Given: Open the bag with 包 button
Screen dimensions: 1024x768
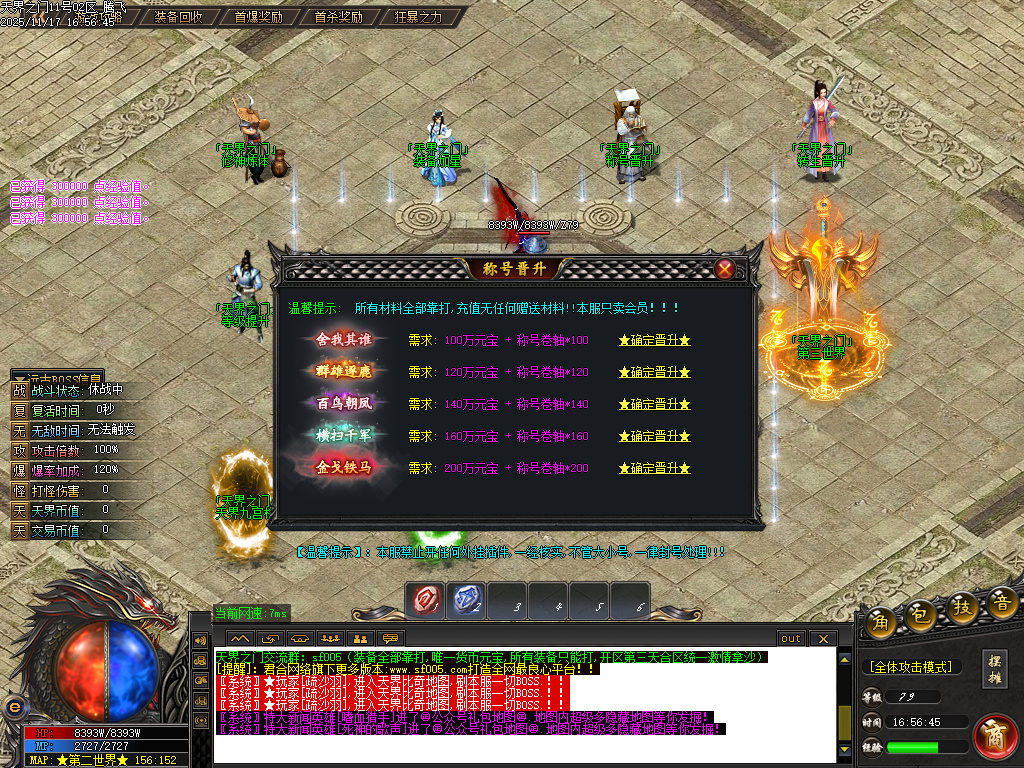Looking at the screenshot, I should click(922, 616).
